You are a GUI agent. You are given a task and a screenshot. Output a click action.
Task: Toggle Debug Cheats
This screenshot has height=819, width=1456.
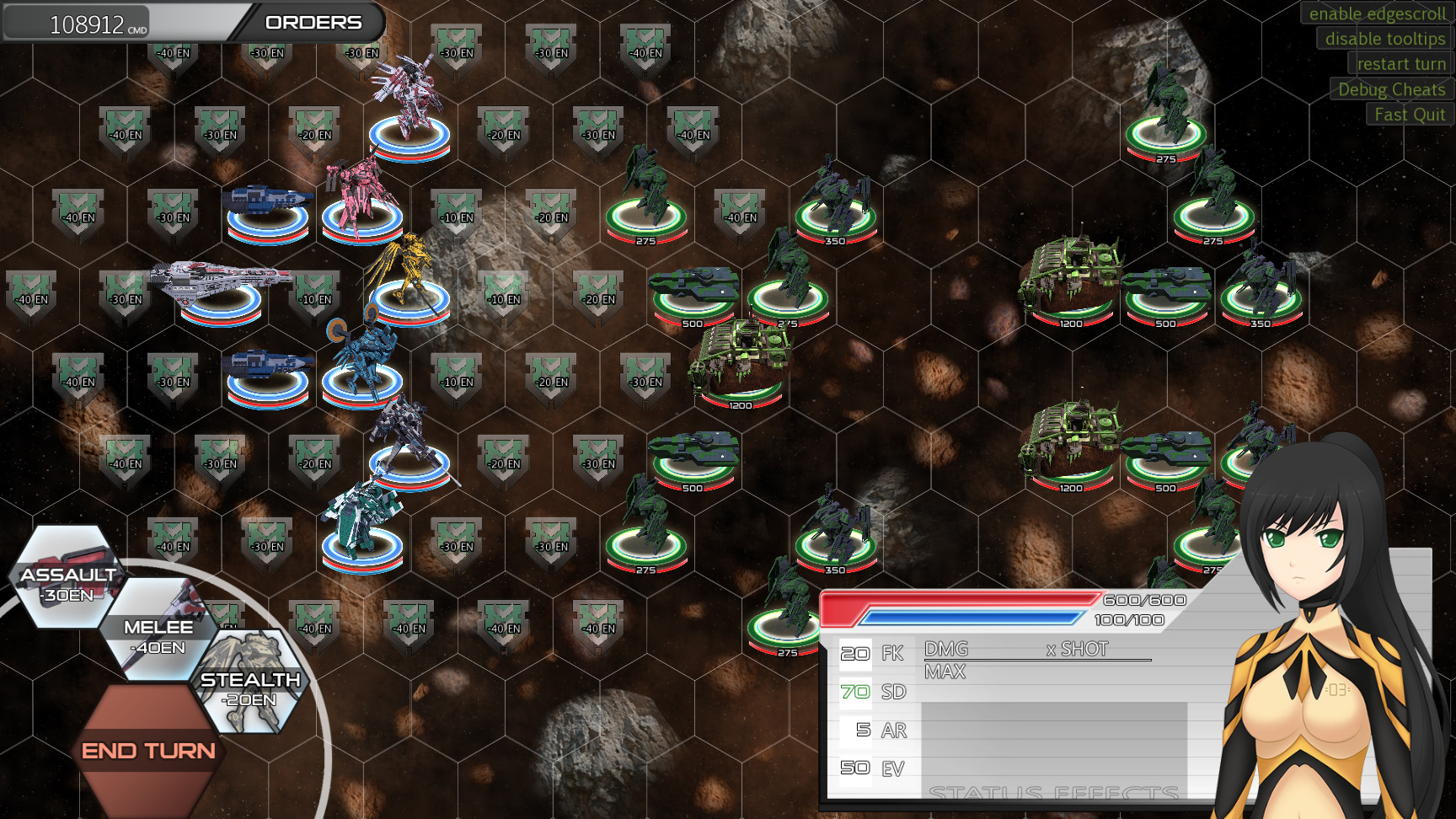tap(1389, 89)
